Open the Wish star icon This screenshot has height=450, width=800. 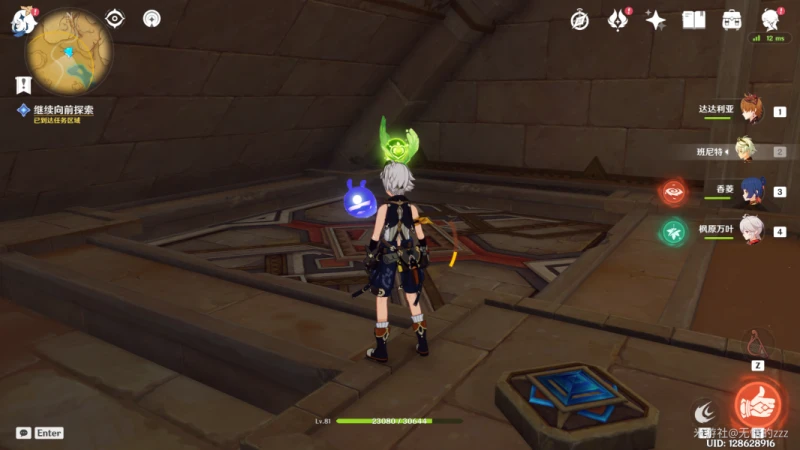coord(656,19)
